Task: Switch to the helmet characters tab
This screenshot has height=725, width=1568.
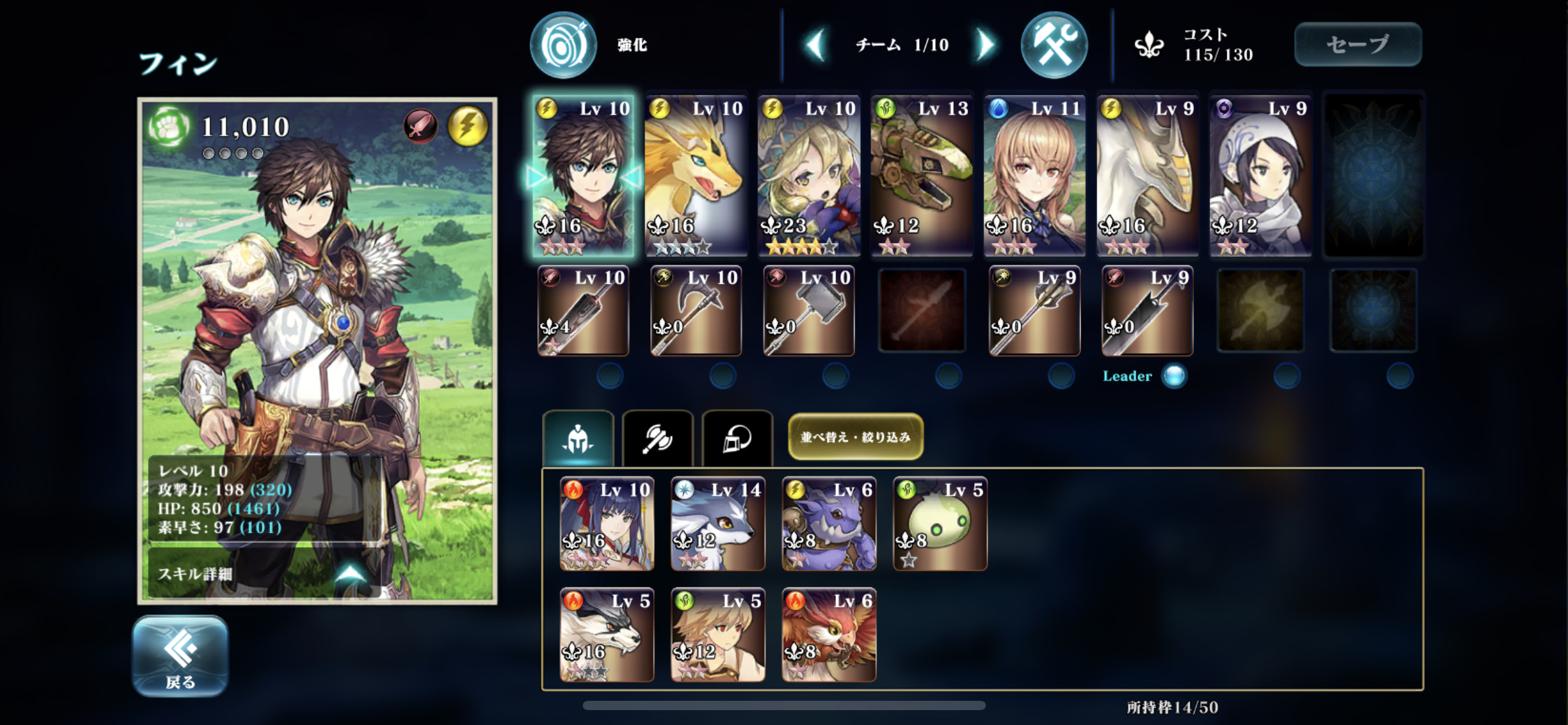Action: coord(578,438)
